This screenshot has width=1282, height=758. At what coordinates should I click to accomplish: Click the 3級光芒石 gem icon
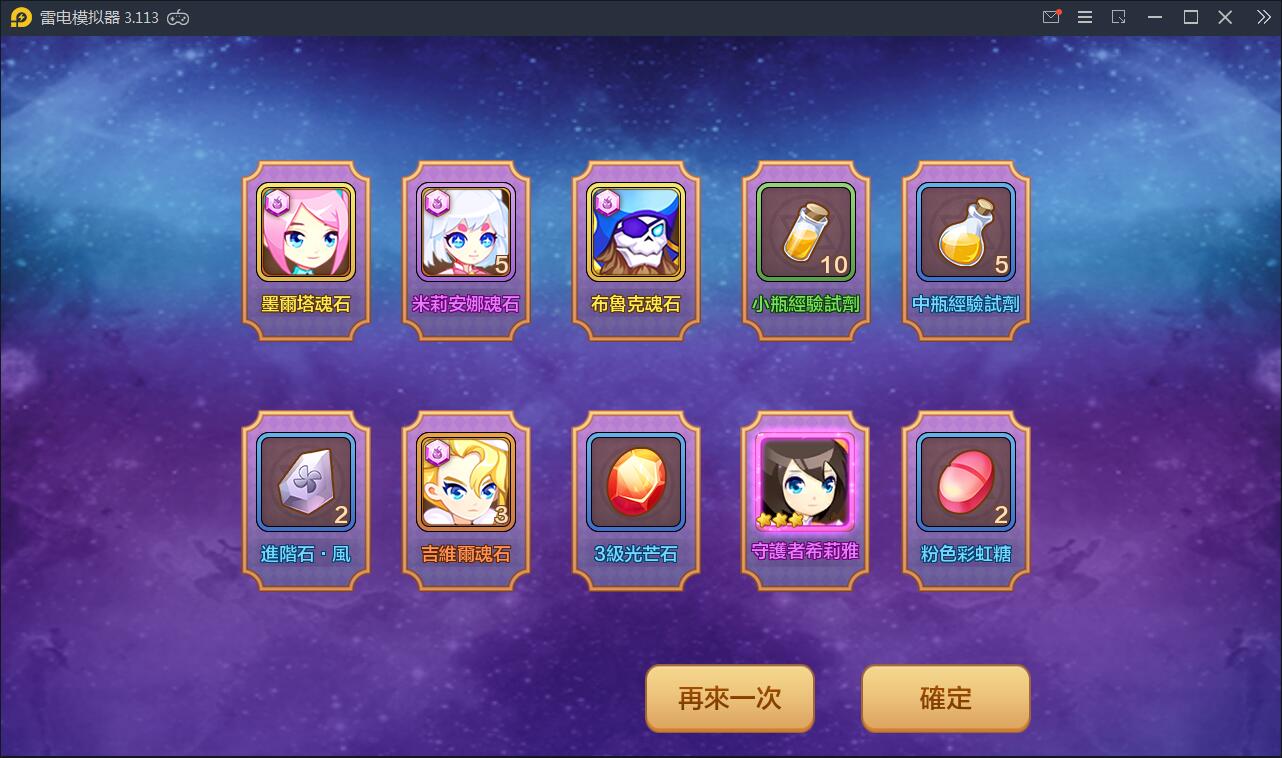[x=635, y=482]
